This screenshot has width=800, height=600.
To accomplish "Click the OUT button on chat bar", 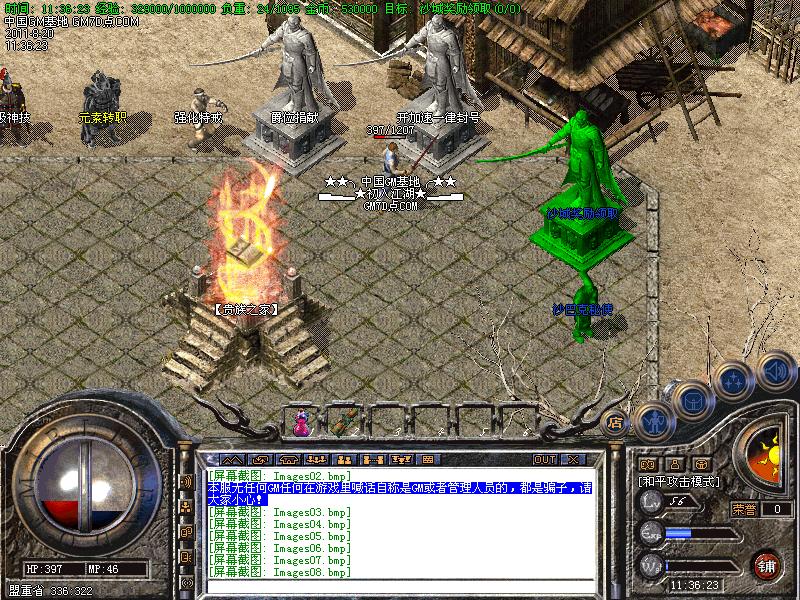I will point(544,459).
